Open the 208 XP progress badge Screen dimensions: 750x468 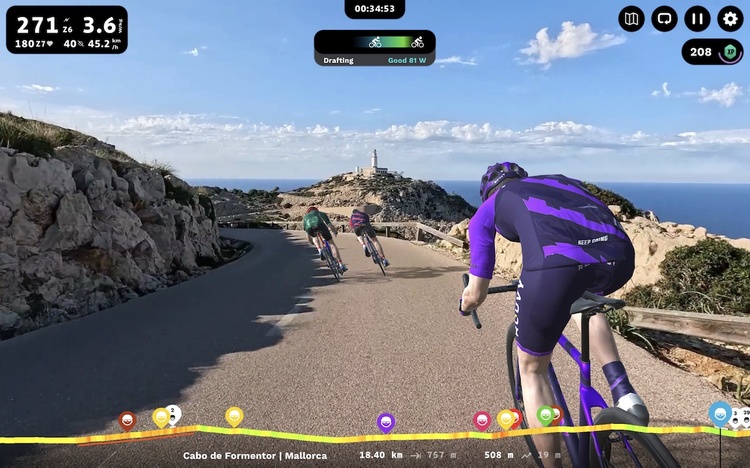pos(714,52)
